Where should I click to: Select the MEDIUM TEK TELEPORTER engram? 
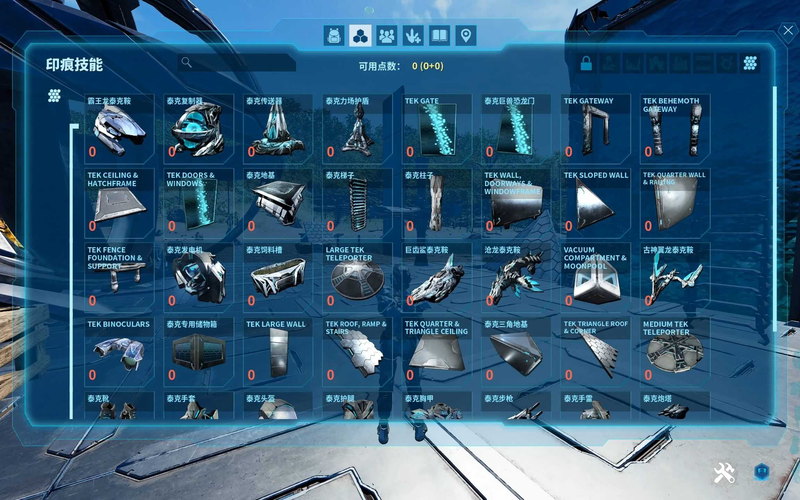coord(676,352)
